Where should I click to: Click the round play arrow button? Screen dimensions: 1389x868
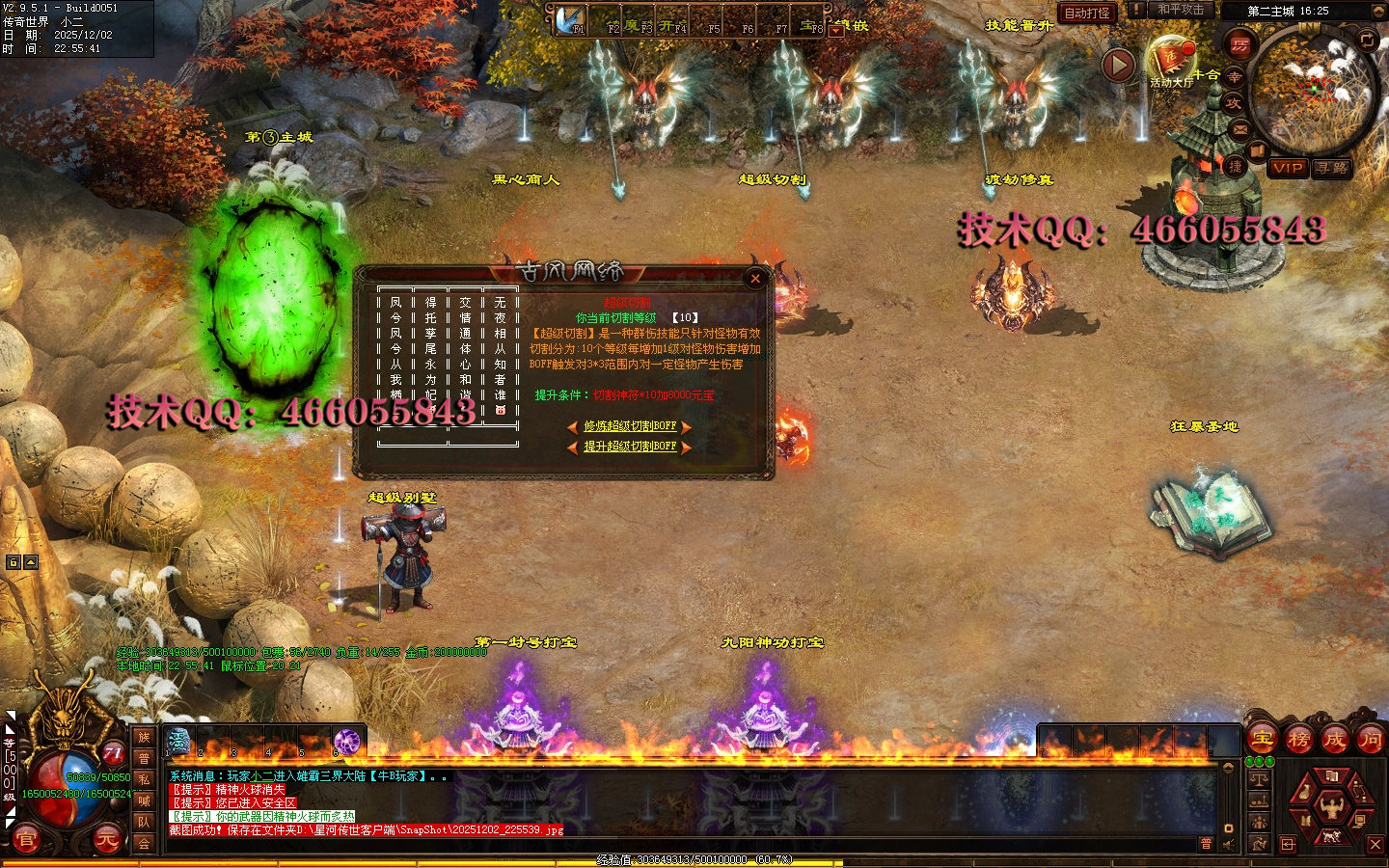coord(1118,65)
